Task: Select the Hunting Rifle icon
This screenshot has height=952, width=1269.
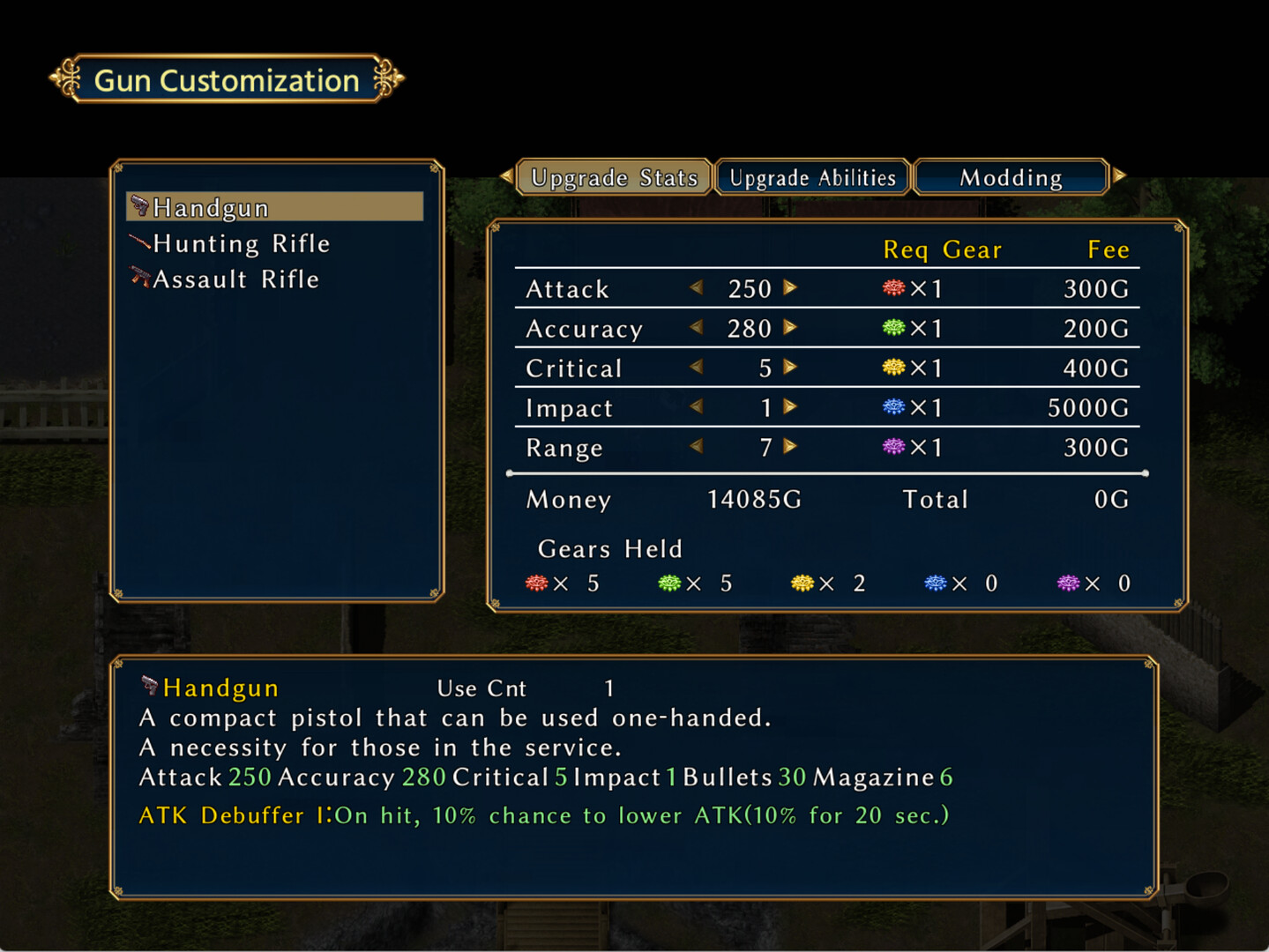Action: 139,242
